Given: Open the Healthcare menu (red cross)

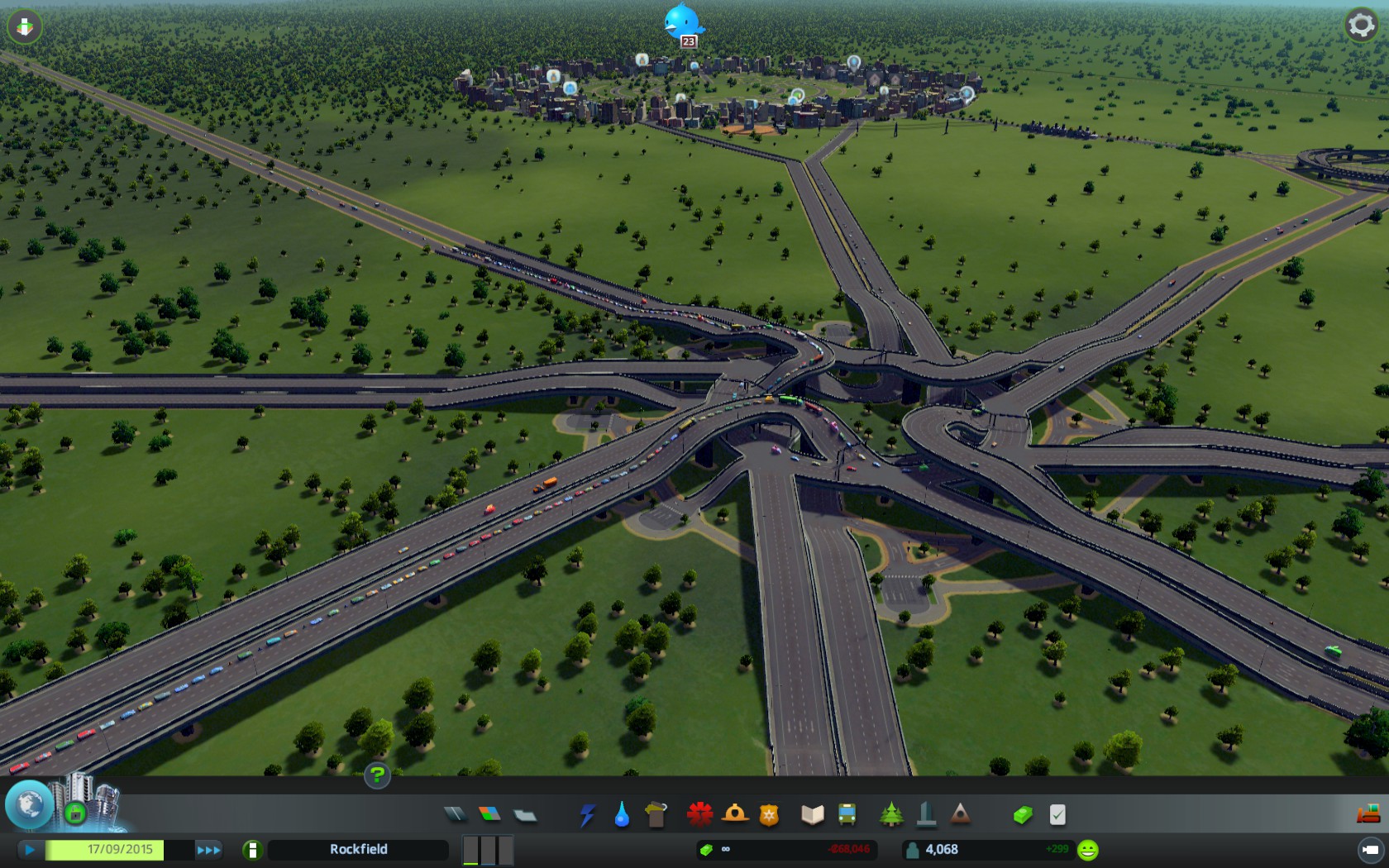Looking at the screenshot, I should coord(699,815).
